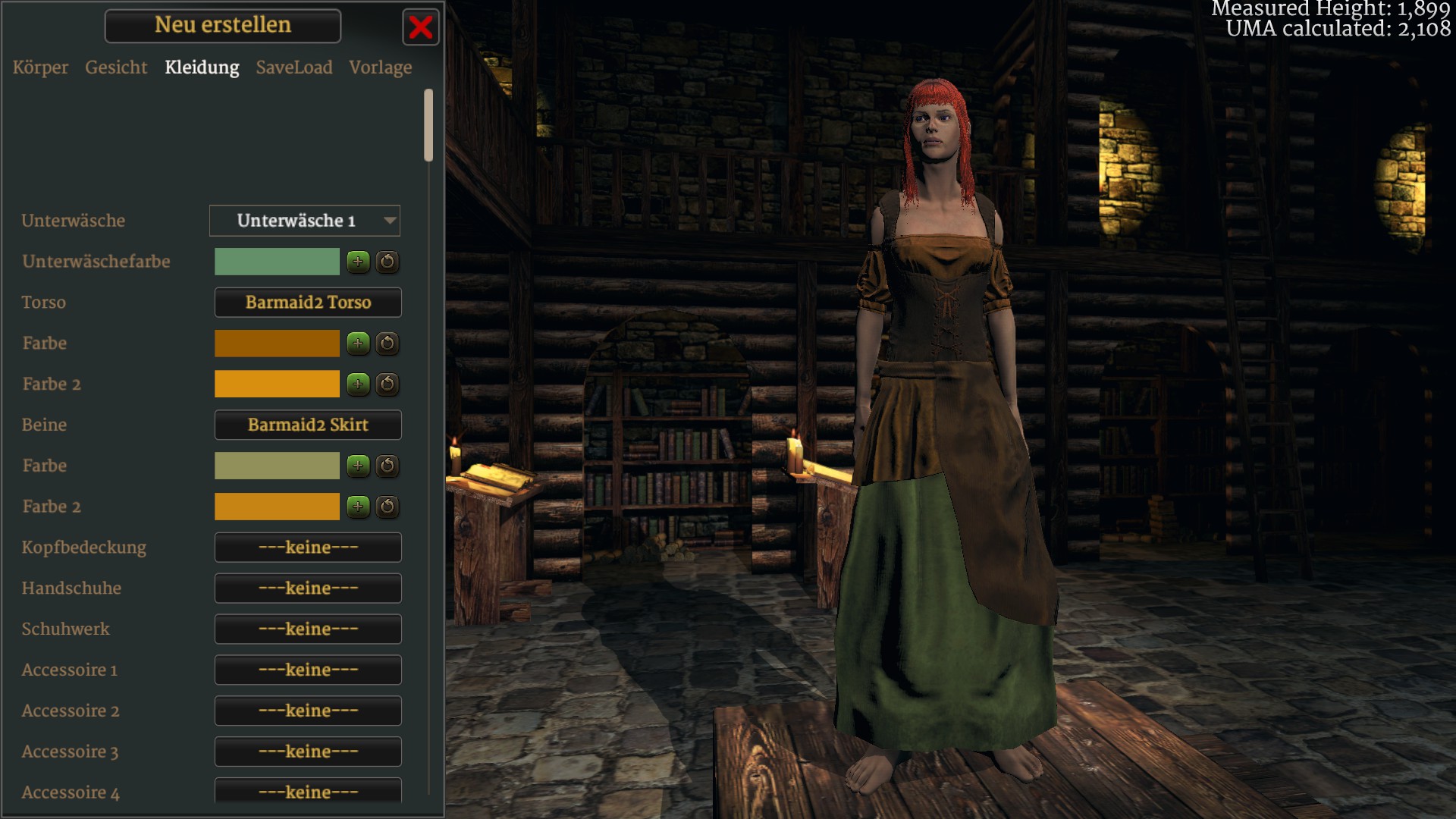Open the Gesicht tab

[x=116, y=67]
